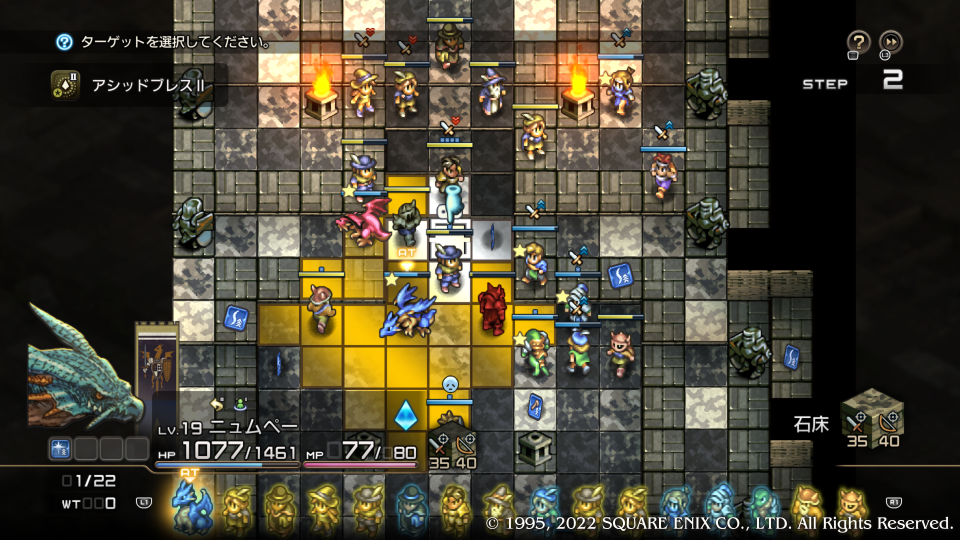Toggle the fast-forward button
The image size is (960, 540).
tap(890, 42)
